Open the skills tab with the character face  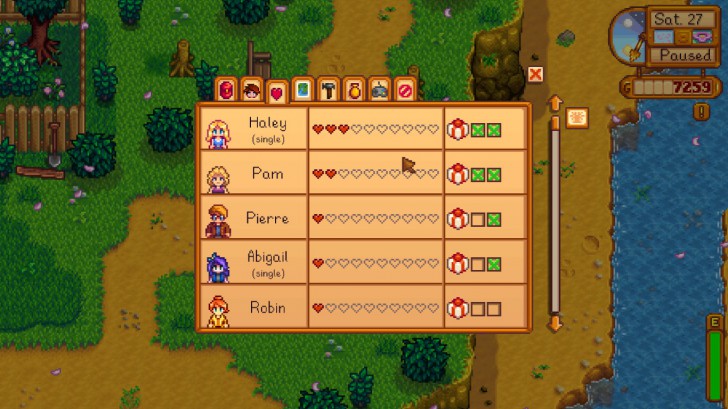[x=251, y=91]
